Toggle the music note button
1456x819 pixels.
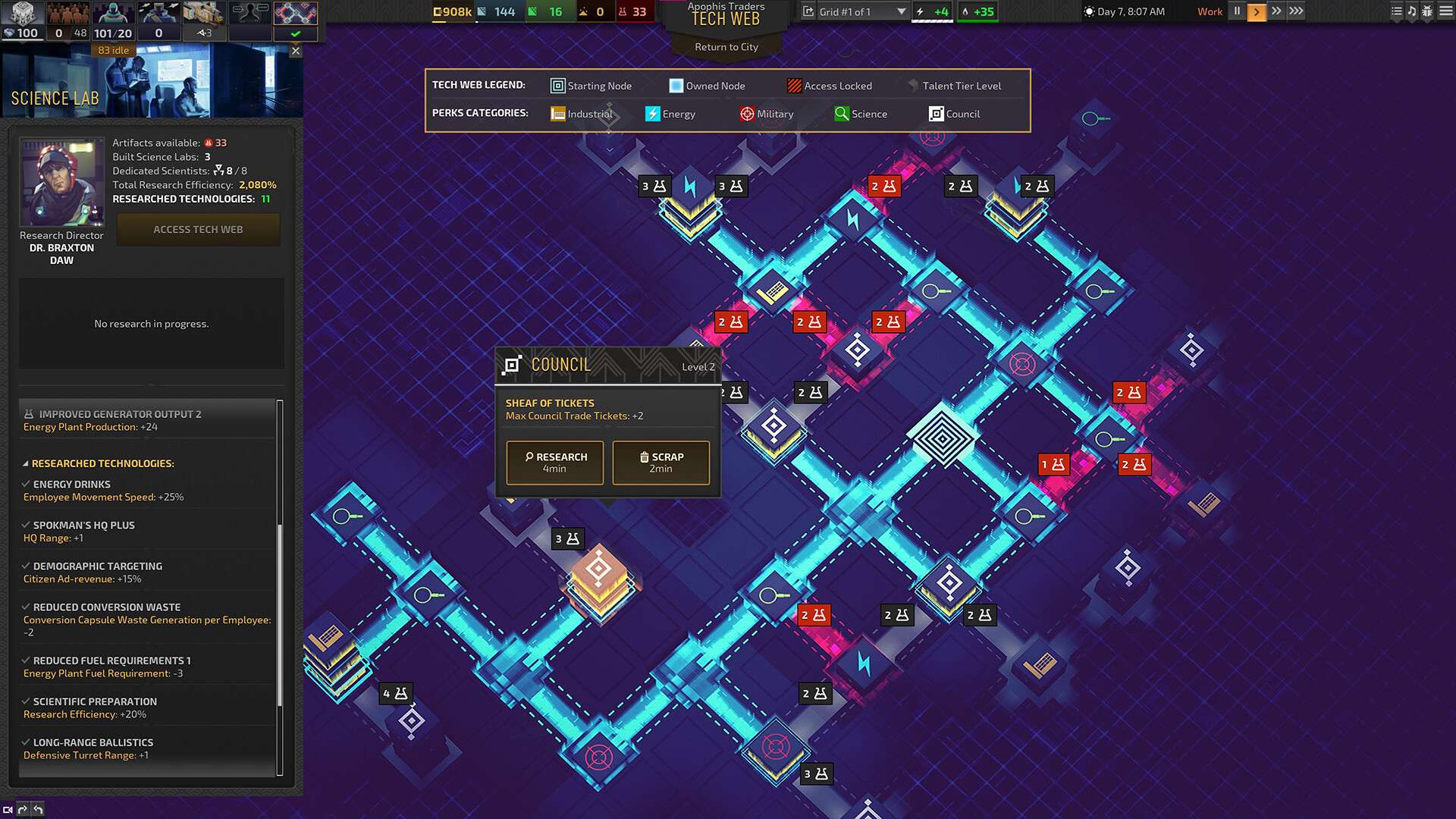click(1411, 11)
